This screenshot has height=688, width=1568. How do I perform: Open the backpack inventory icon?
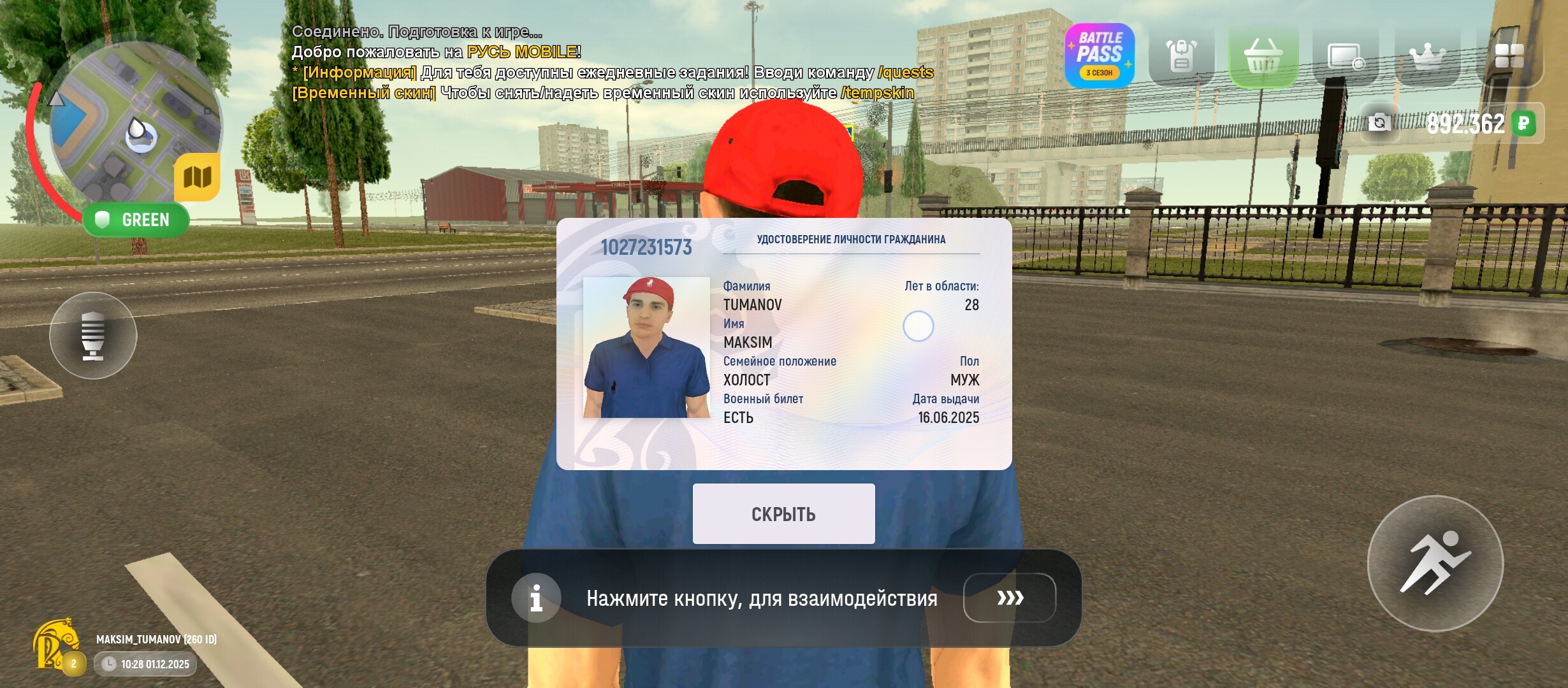[1181, 57]
